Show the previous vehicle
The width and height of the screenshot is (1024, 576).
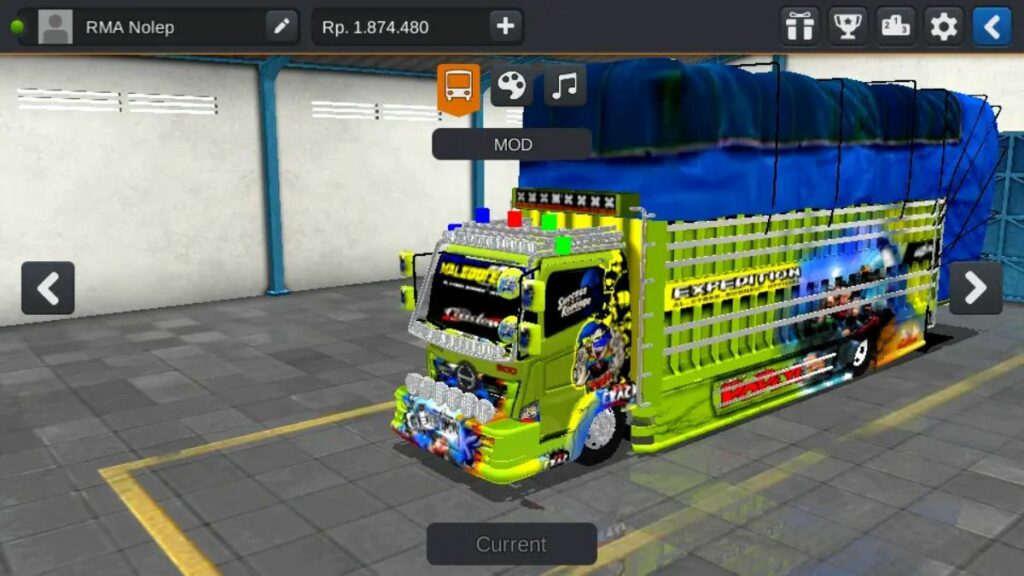[x=48, y=288]
